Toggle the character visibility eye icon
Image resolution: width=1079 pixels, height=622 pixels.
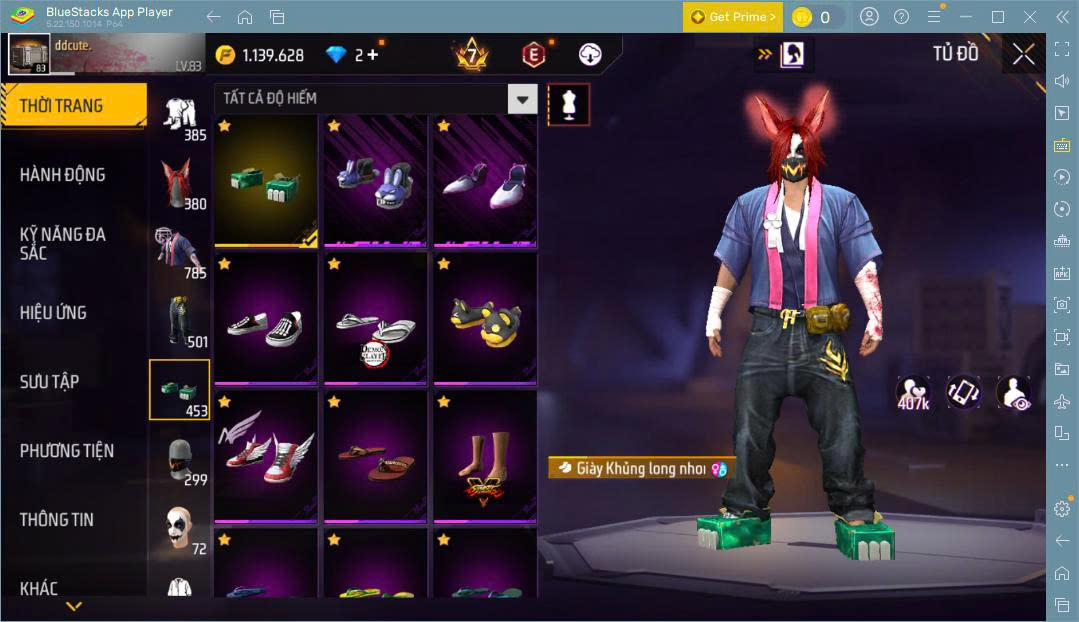(x=1013, y=393)
